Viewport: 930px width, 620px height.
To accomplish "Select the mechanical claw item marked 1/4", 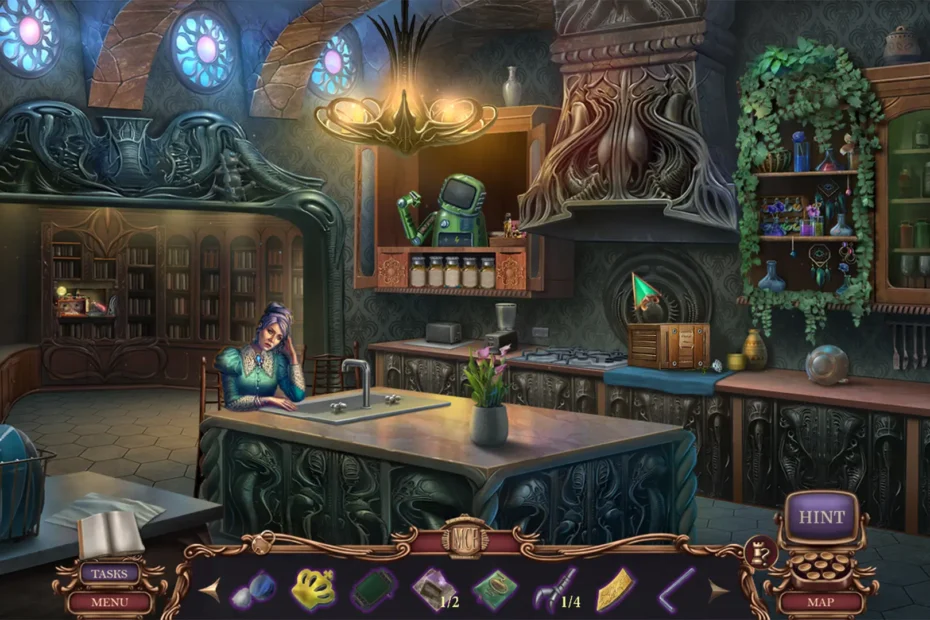I will [x=556, y=589].
